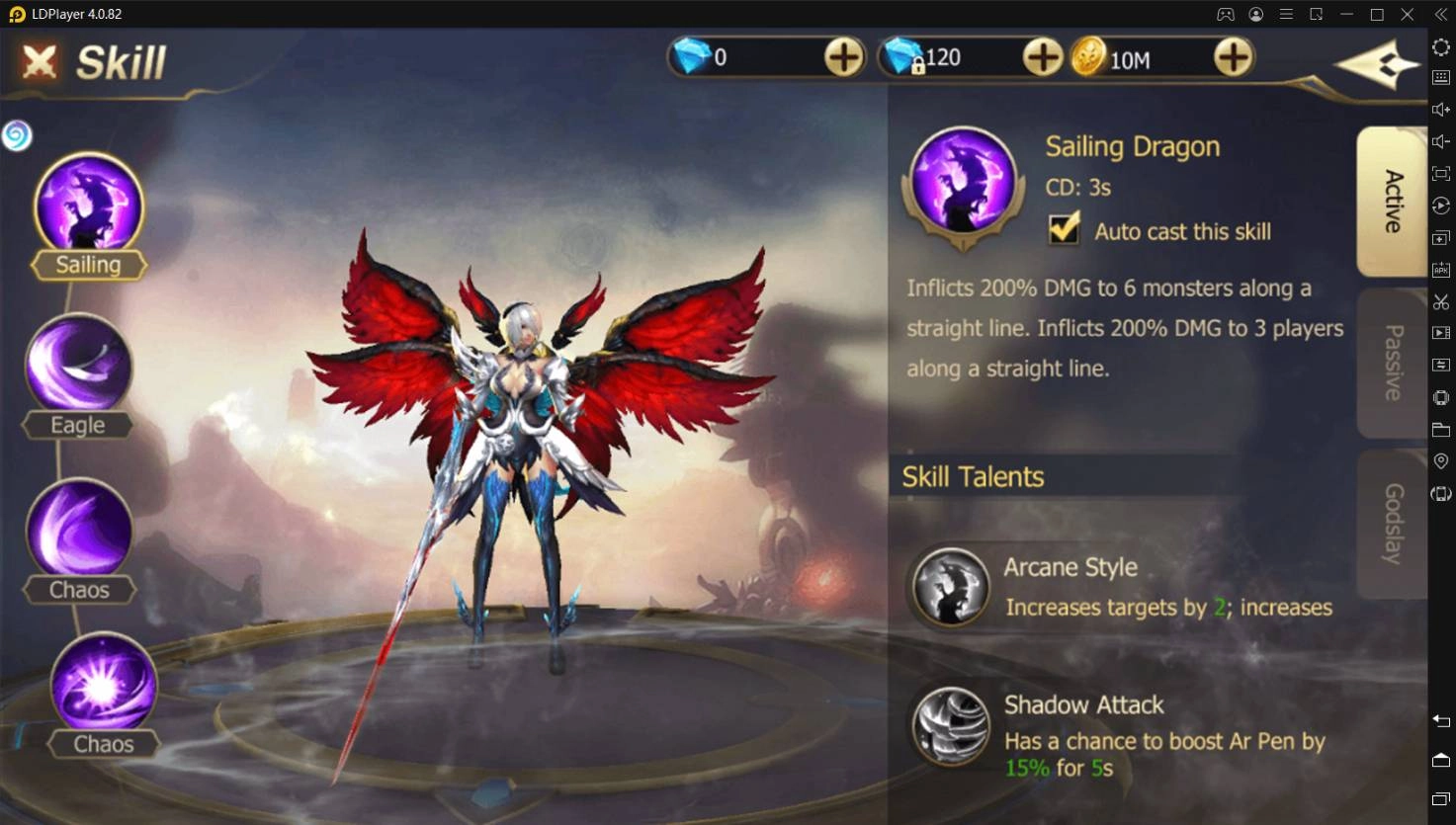Collapse the LDPlayer sidebar with the chevron
The height and width of the screenshot is (825, 1456).
click(1440, 14)
